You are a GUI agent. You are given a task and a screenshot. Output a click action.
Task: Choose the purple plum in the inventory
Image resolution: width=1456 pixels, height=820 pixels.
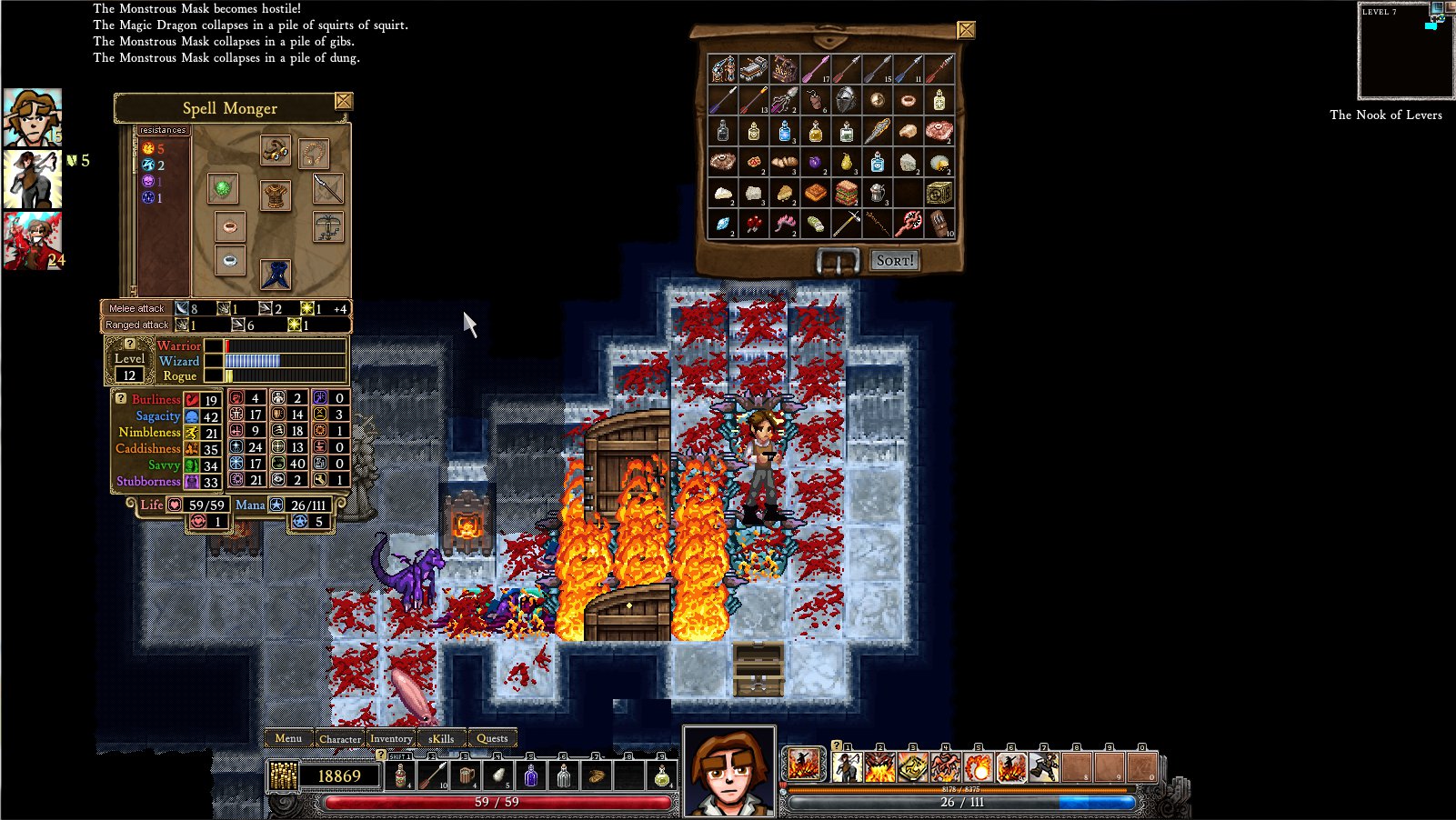816,162
